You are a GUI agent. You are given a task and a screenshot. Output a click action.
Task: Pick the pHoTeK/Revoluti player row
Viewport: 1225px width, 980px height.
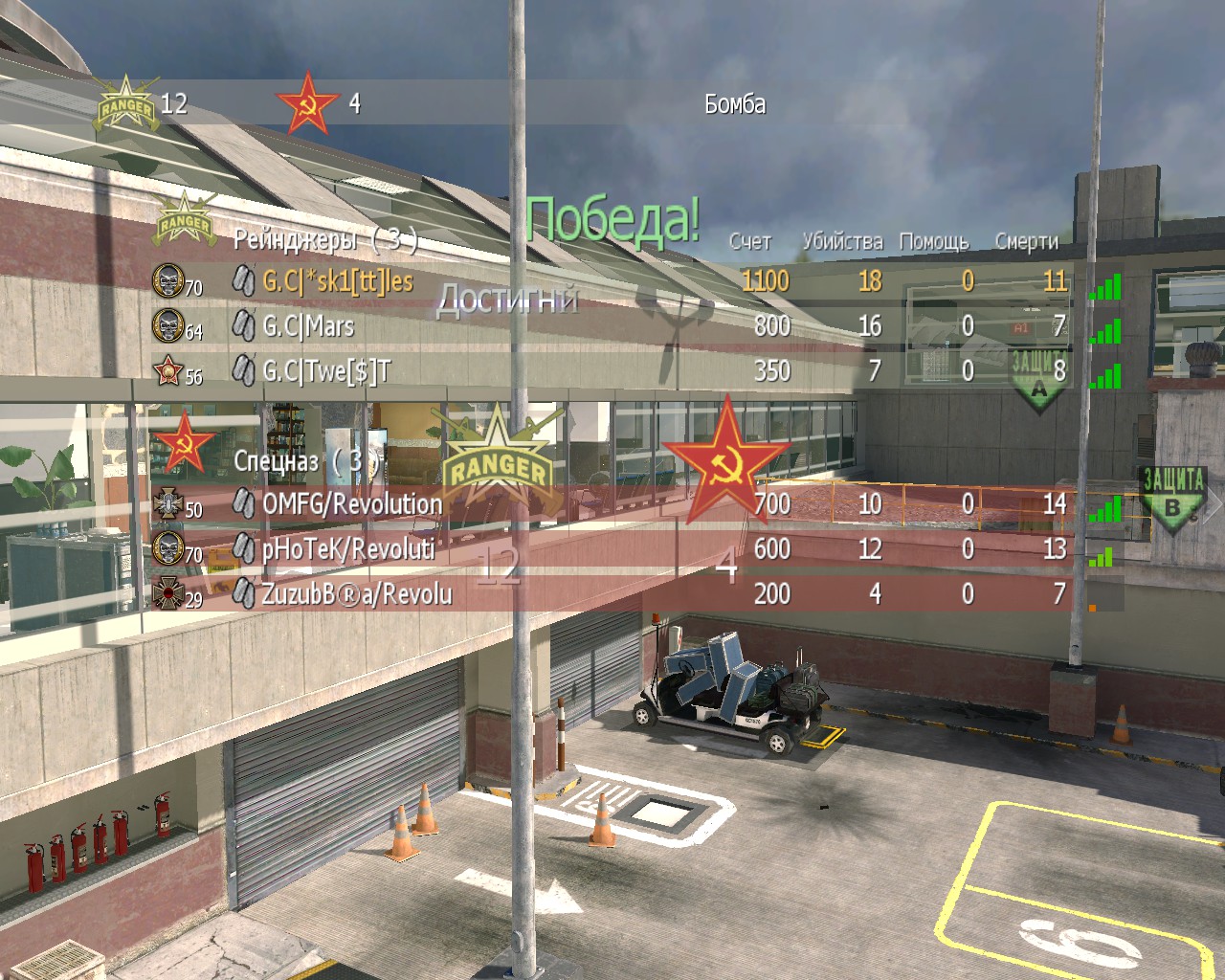pyautogui.click(x=347, y=548)
